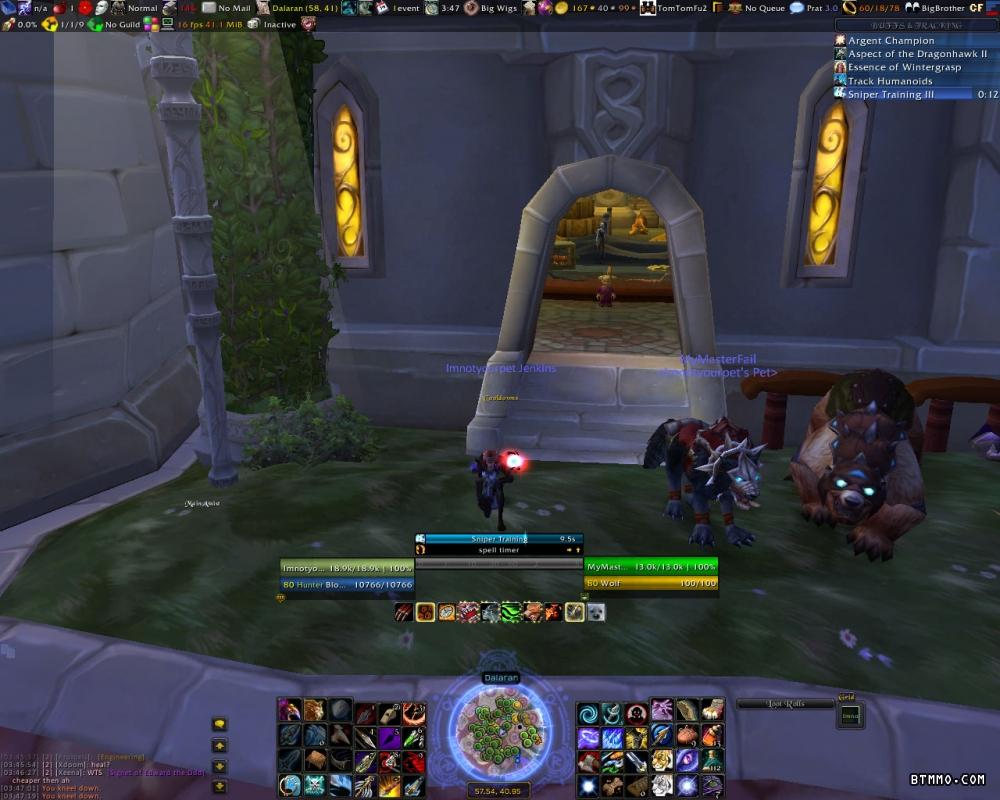Click the white seal pup pet bar icon
This screenshot has height=800, width=1000.
click(596, 612)
